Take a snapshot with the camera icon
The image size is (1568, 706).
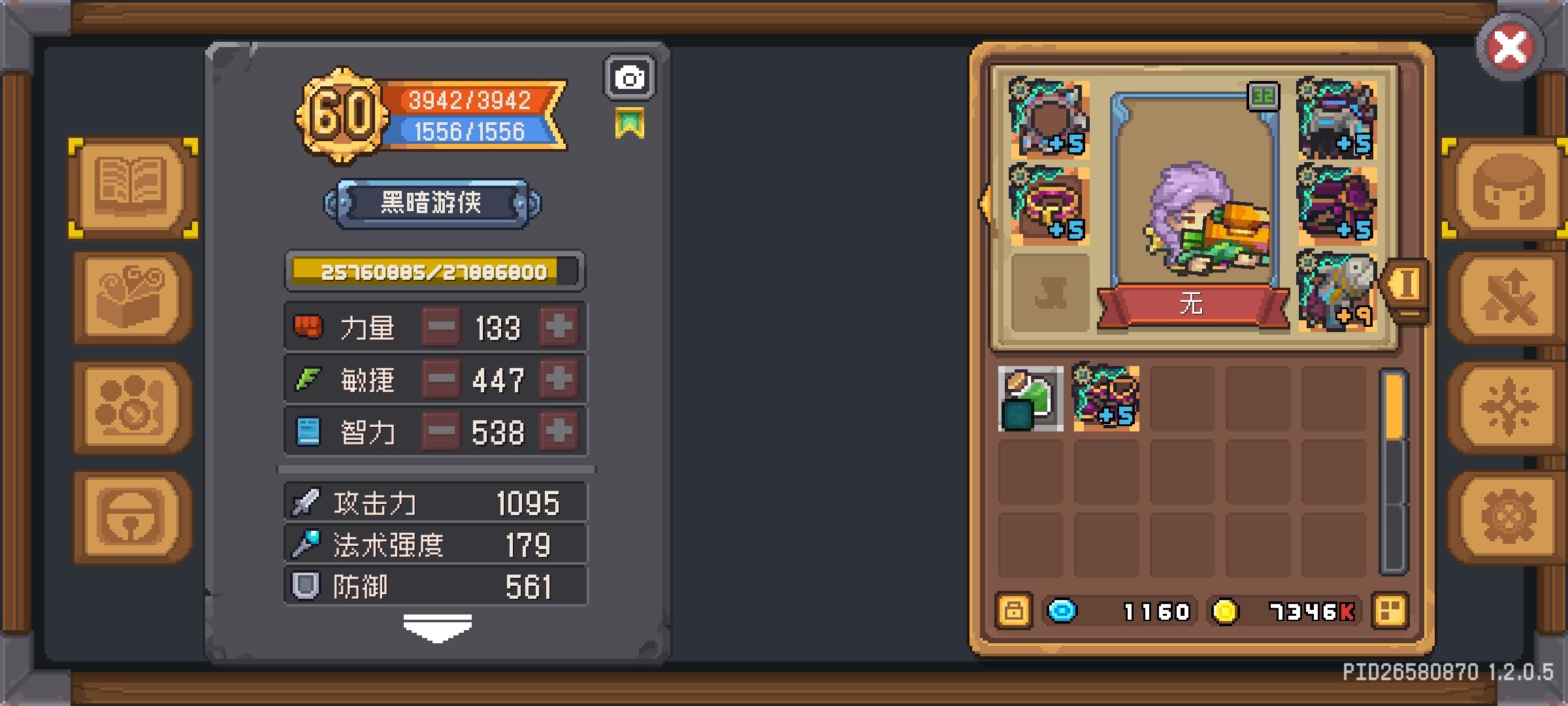629,78
